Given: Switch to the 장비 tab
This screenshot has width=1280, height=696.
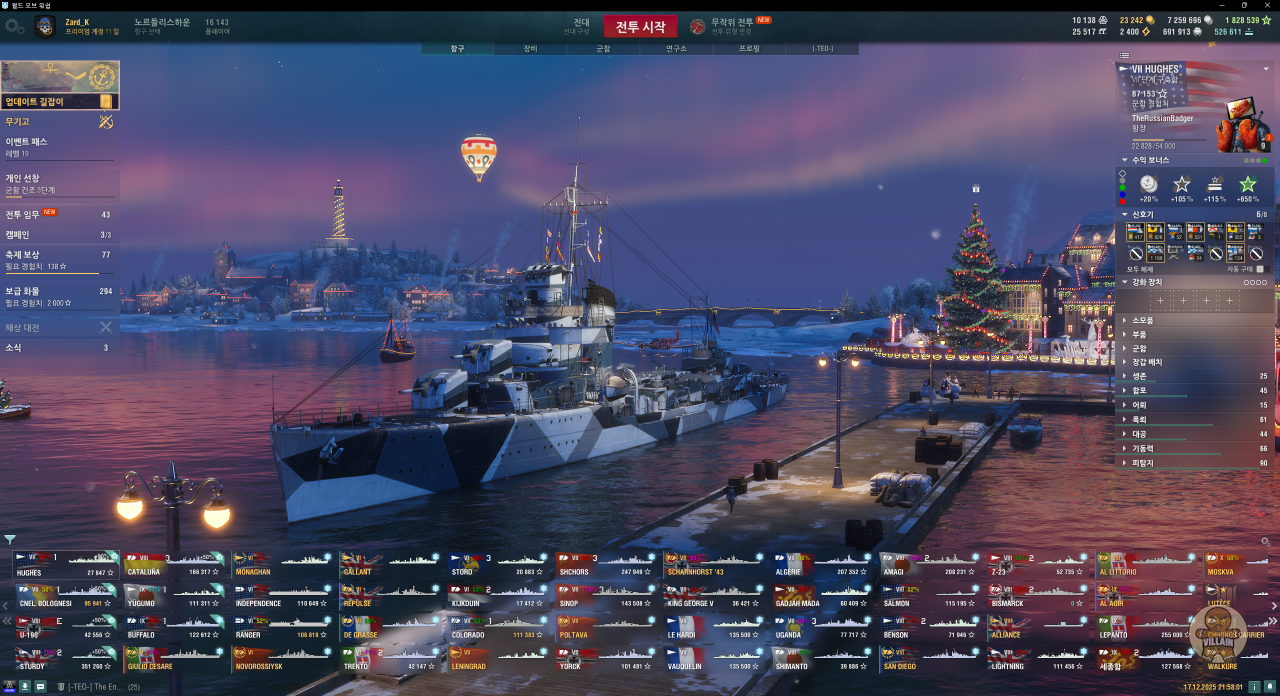Looking at the screenshot, I should [x=530, y=48].
